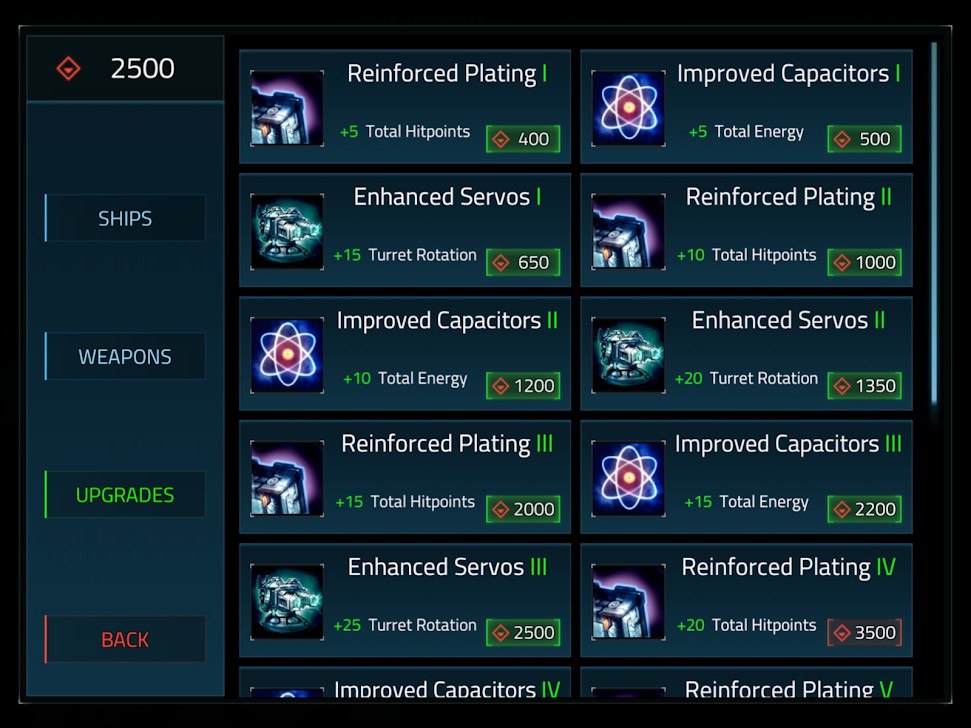Select the Improved Capacitors I atom icon

click(x=628, y=108)
